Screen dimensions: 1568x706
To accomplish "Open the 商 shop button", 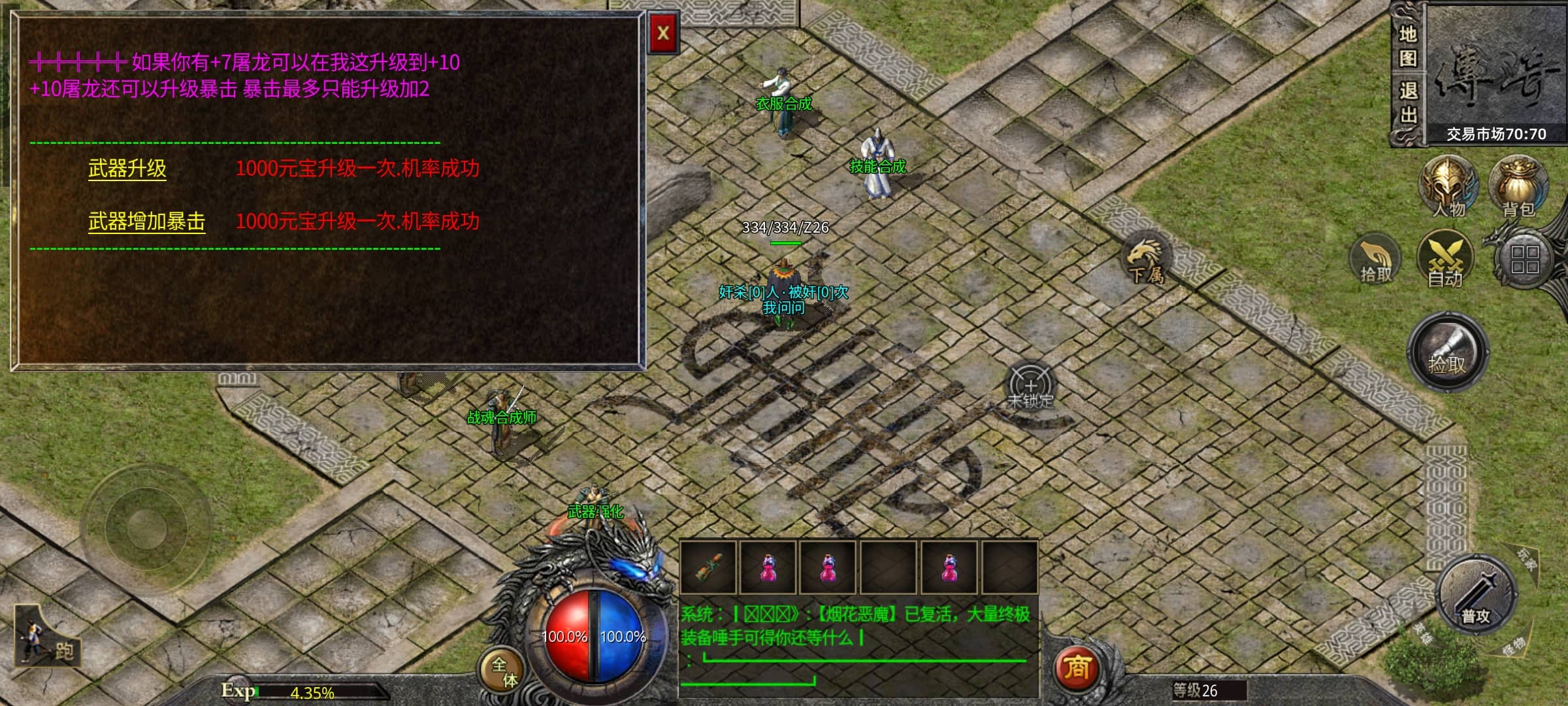I will [x=1077, y=668].
